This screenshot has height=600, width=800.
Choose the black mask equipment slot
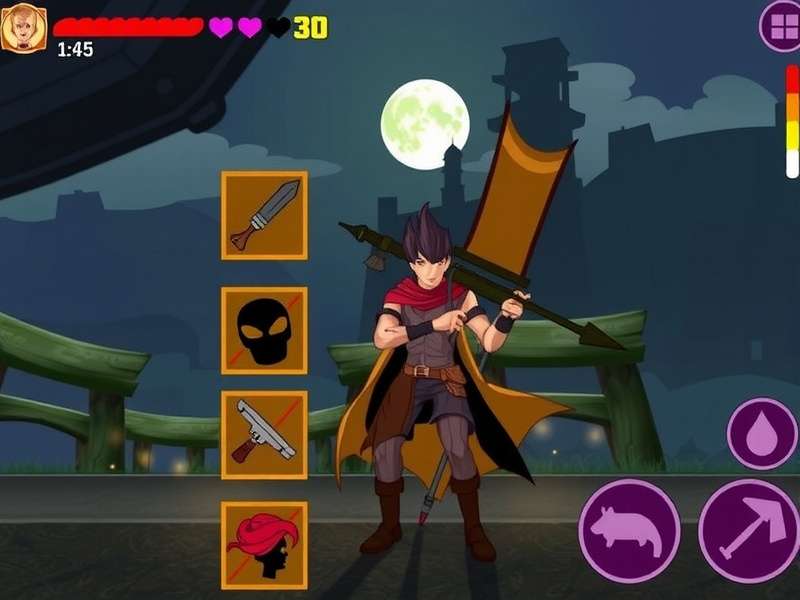[x=264, y=330]
